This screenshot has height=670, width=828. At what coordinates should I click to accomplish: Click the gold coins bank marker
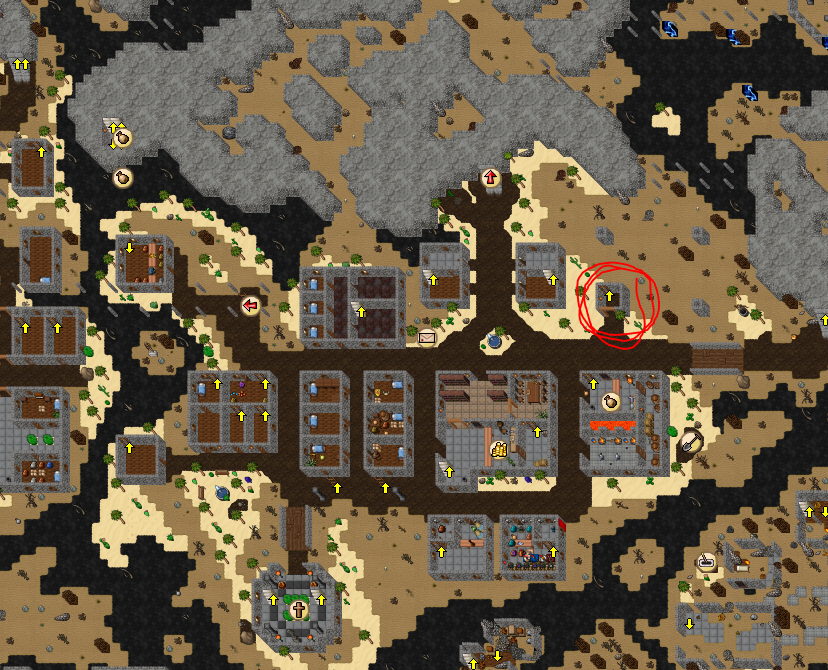500,450
